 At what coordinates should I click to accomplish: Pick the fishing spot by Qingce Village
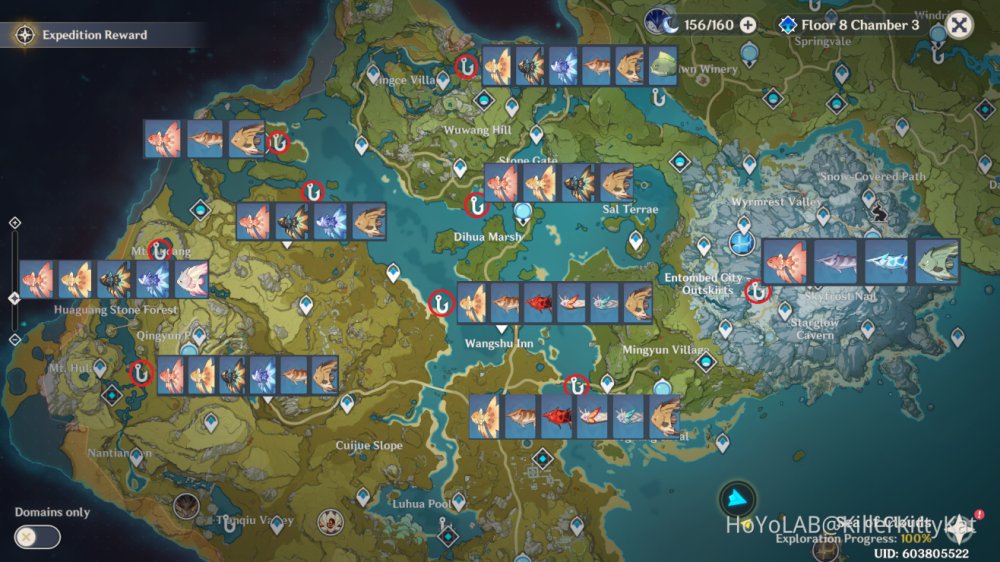[x=465, y=66]
